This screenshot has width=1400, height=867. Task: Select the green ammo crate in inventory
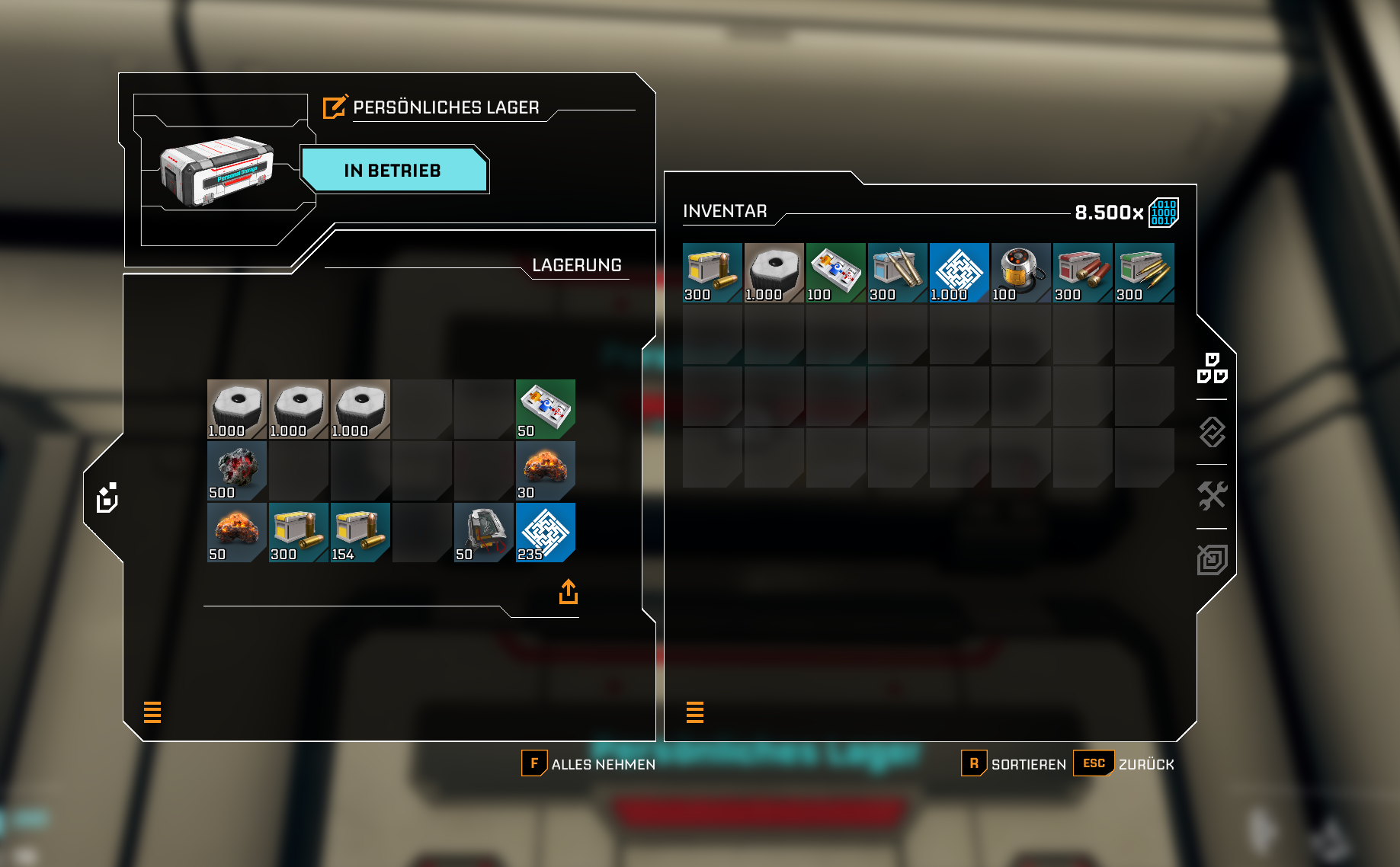1144,273
